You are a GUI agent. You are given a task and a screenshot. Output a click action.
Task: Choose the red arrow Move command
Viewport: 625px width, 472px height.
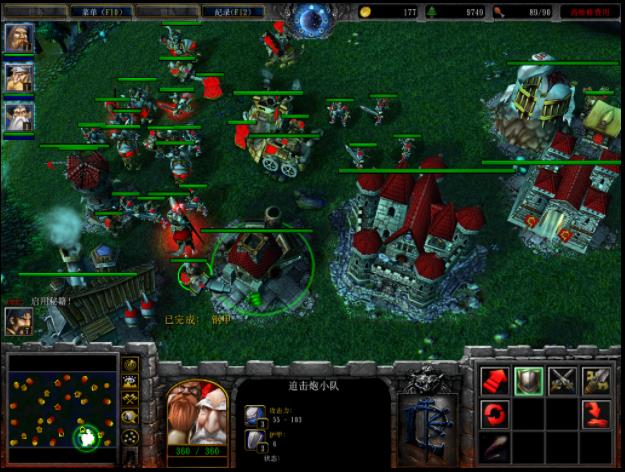click(x=495, y=380)
